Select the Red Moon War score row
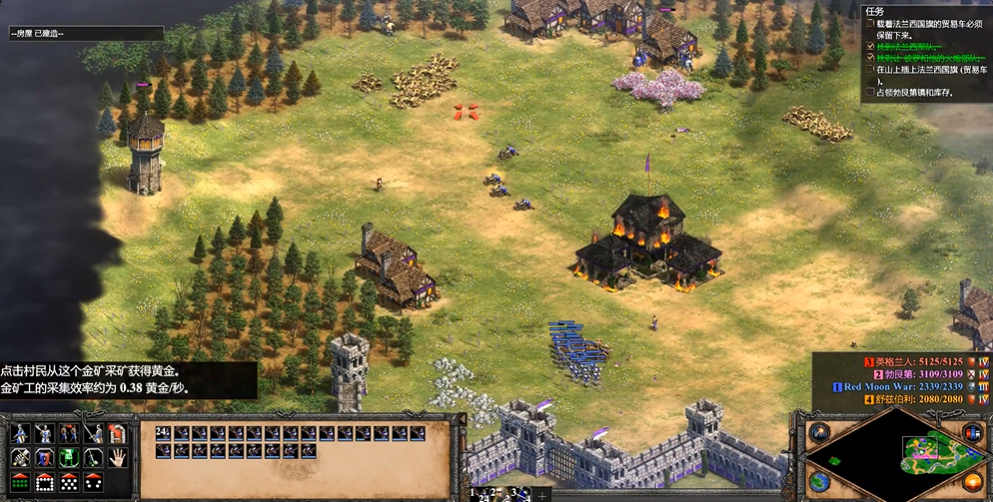993x502 pixels. click(905, 387)
